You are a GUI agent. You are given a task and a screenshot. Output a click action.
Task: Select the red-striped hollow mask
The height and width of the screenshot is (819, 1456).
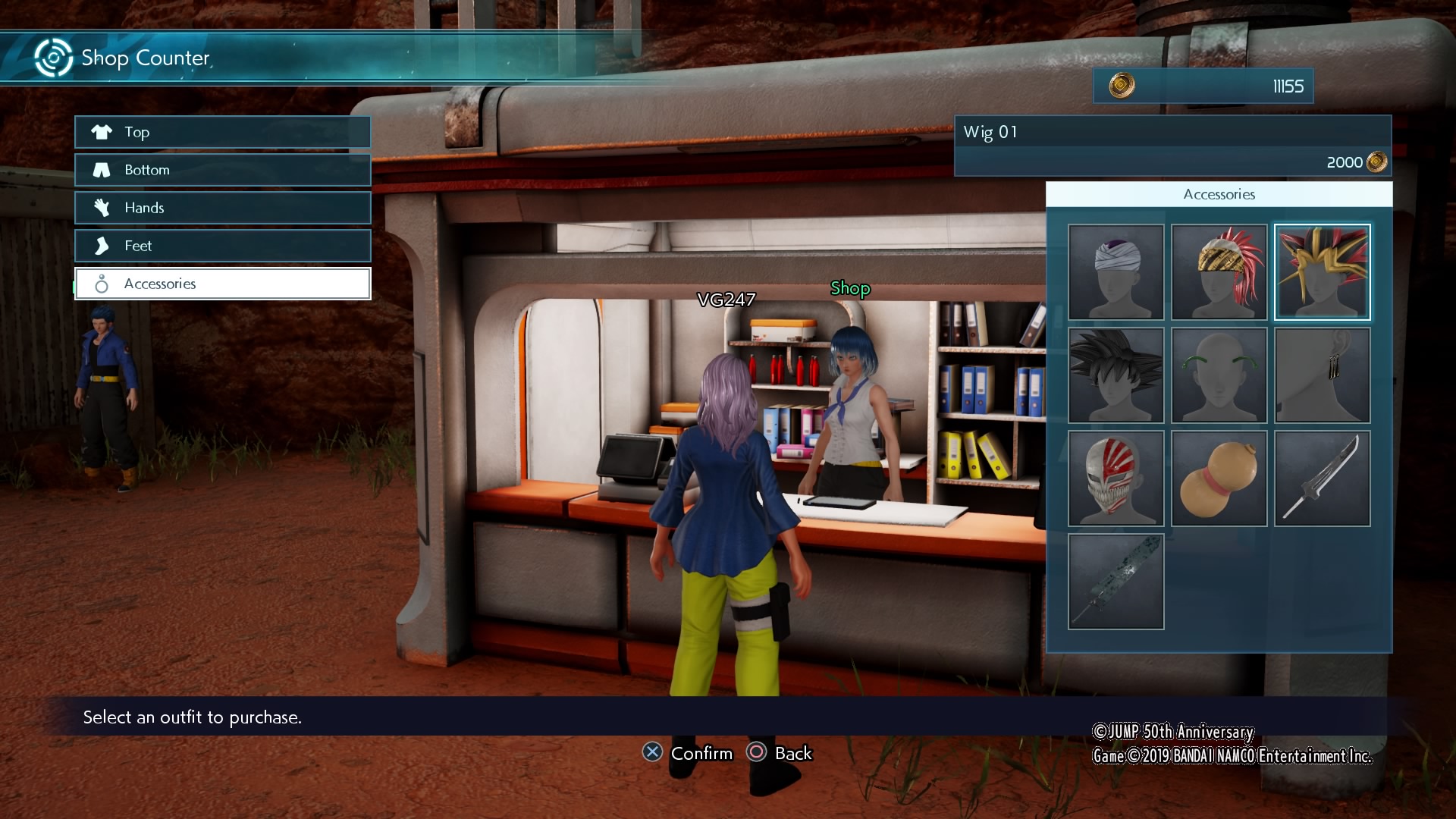[1116, 479]
